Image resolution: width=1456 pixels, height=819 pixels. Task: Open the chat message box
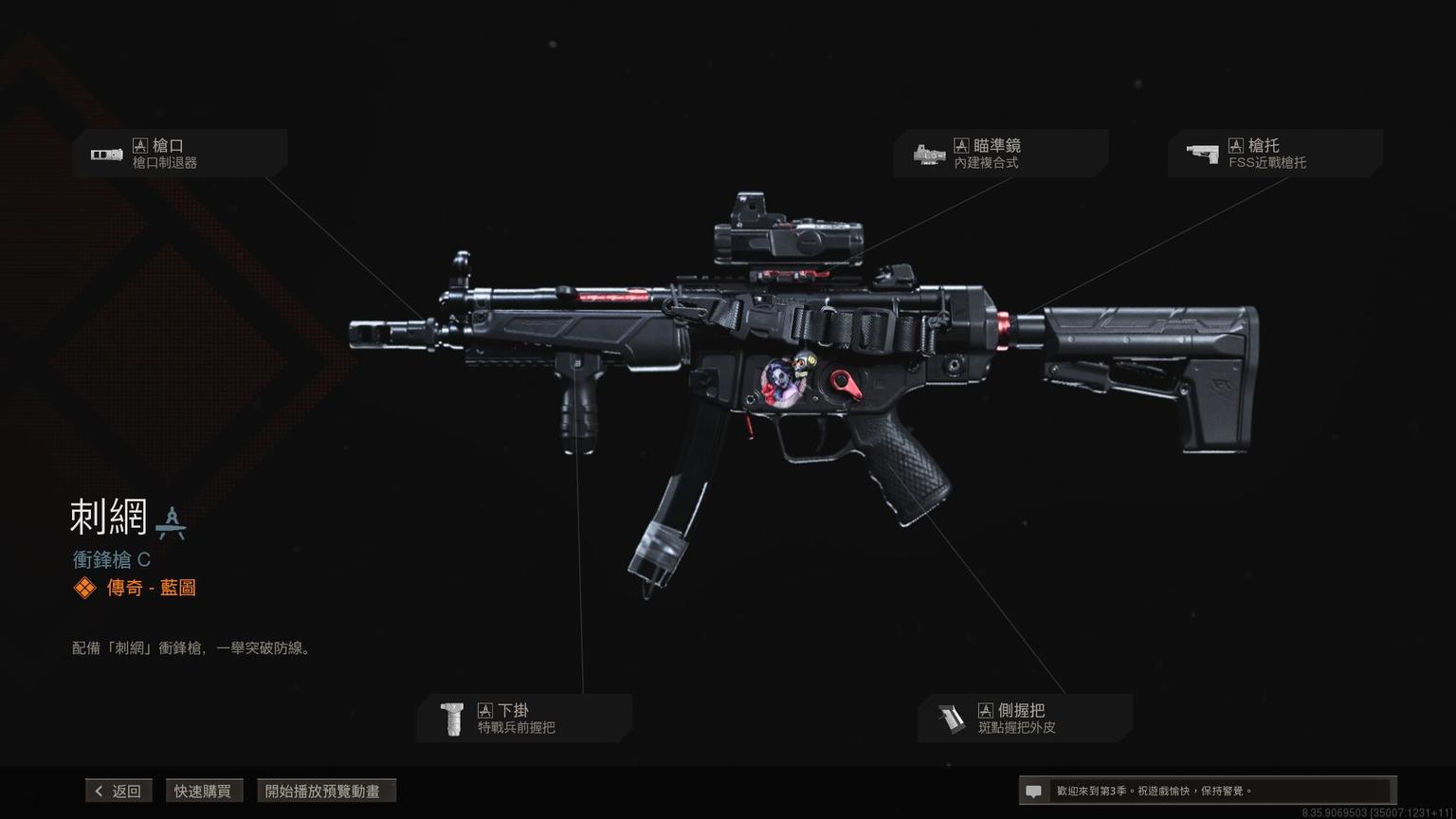[1206, 791]
